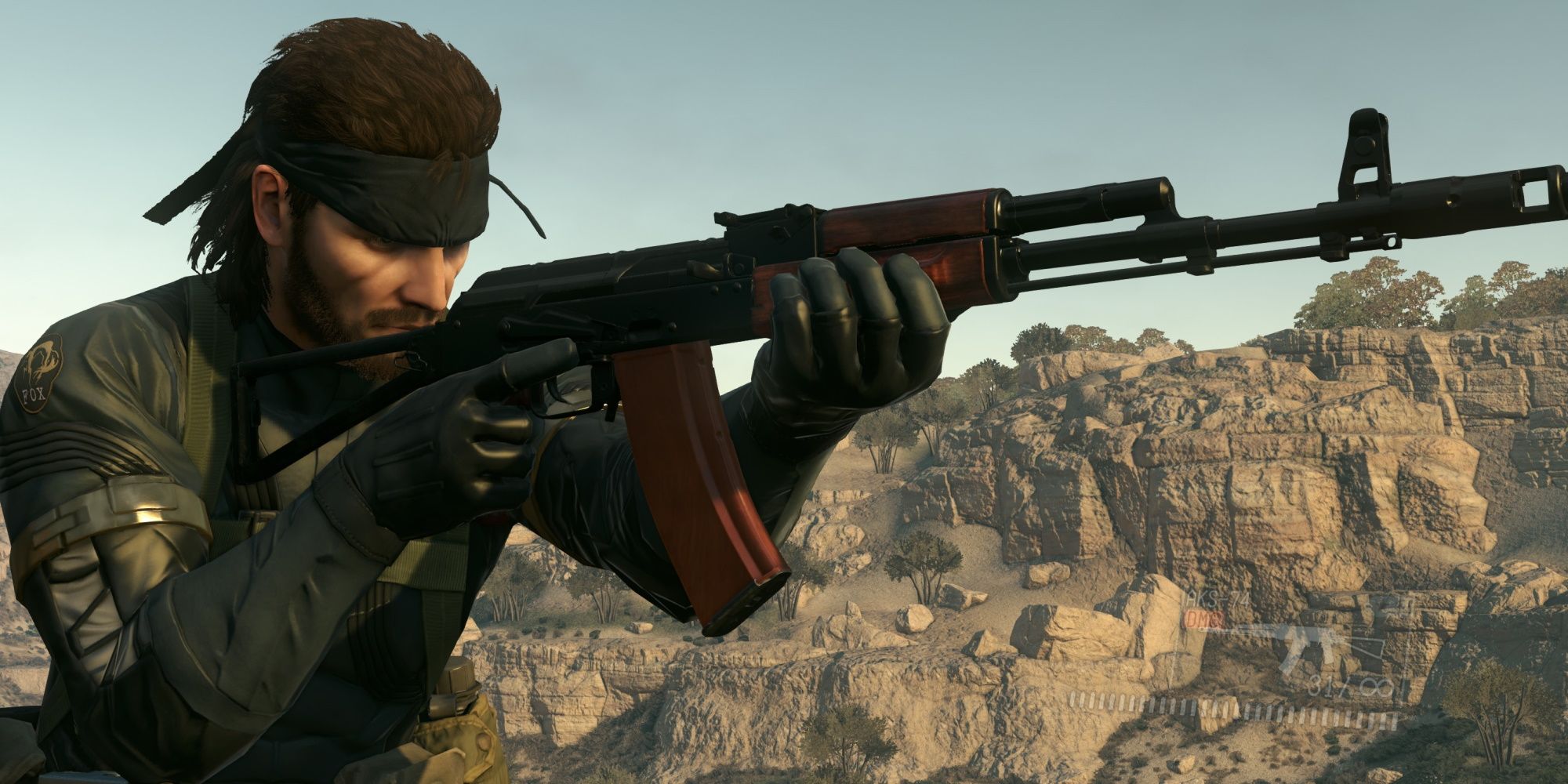Click the gold FOX text on the emblem
Image resolution: width=1568 pixels, height=784 pixels.
pyautogui.click(x=34, y=394)
